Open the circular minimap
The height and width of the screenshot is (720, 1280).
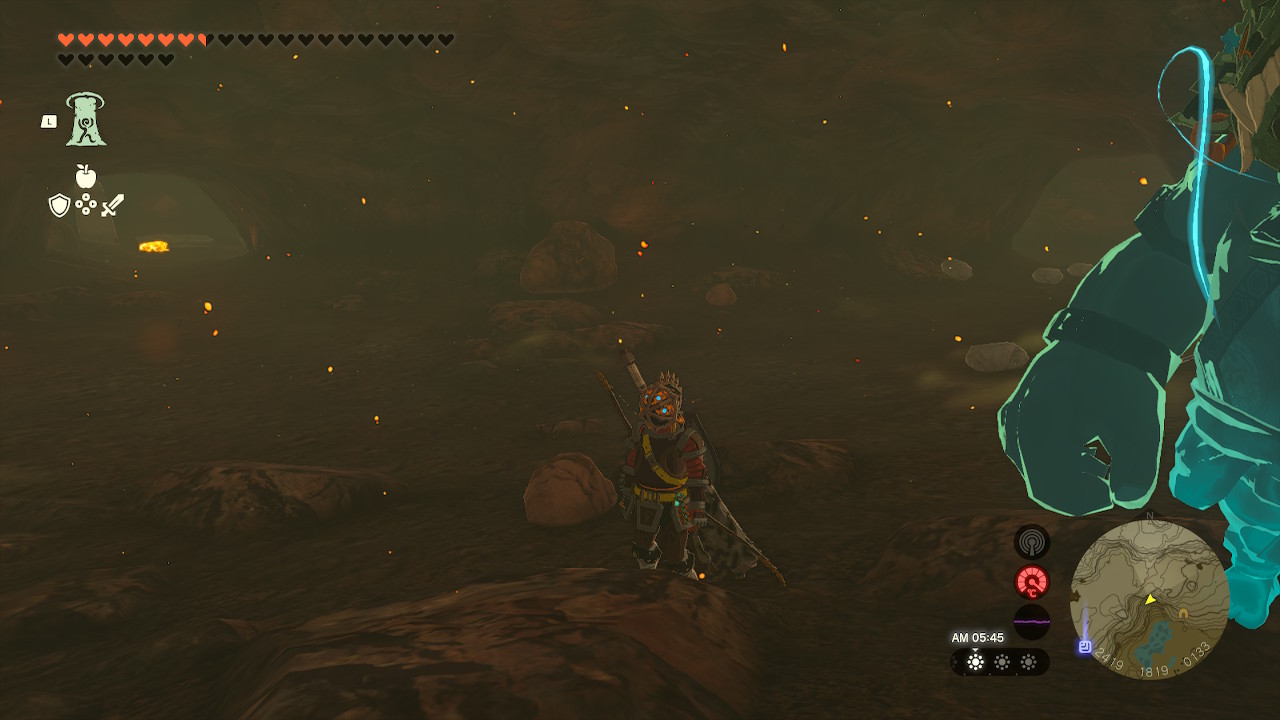click(1149, 599)
